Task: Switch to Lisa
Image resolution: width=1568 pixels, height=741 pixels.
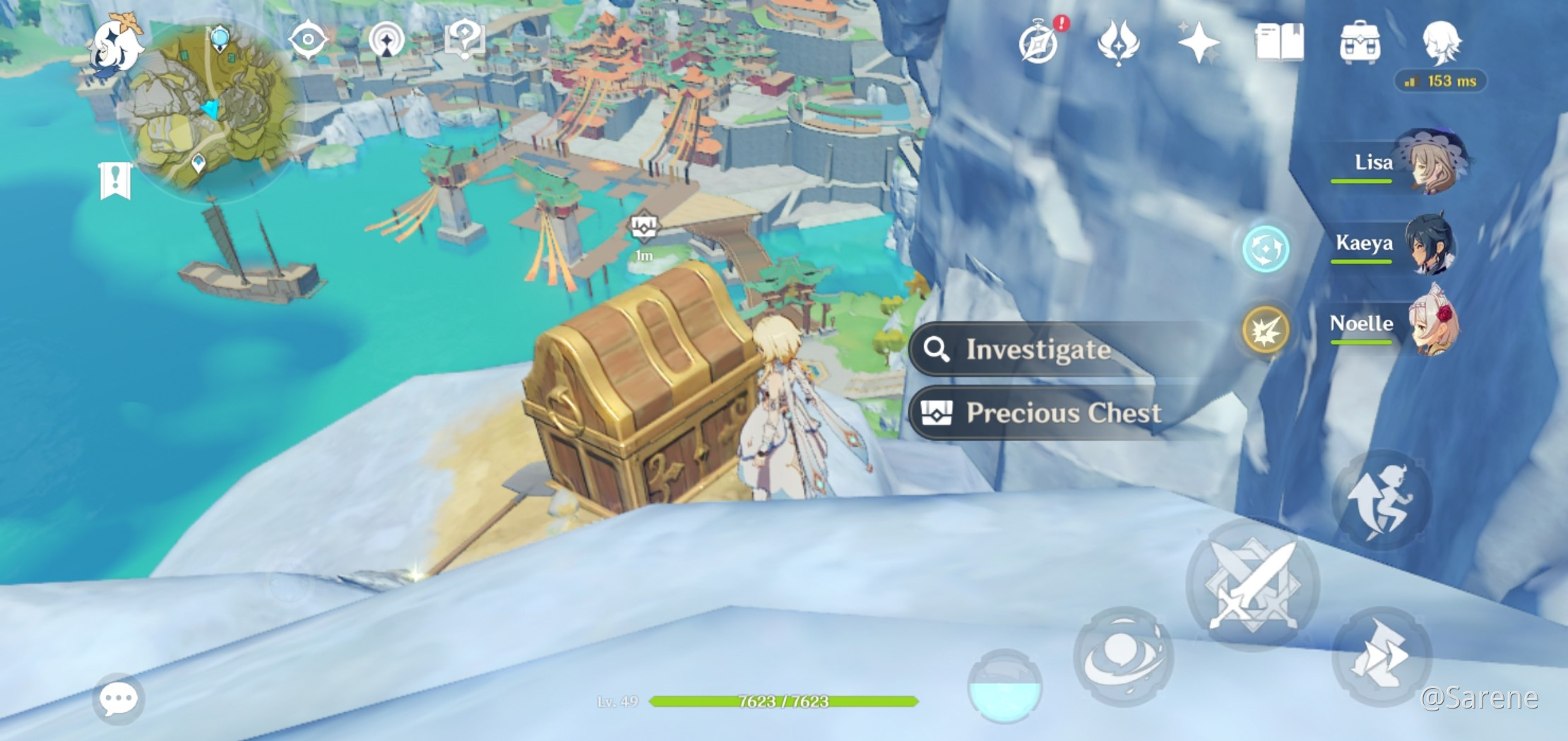Action: coord(1430,162)
